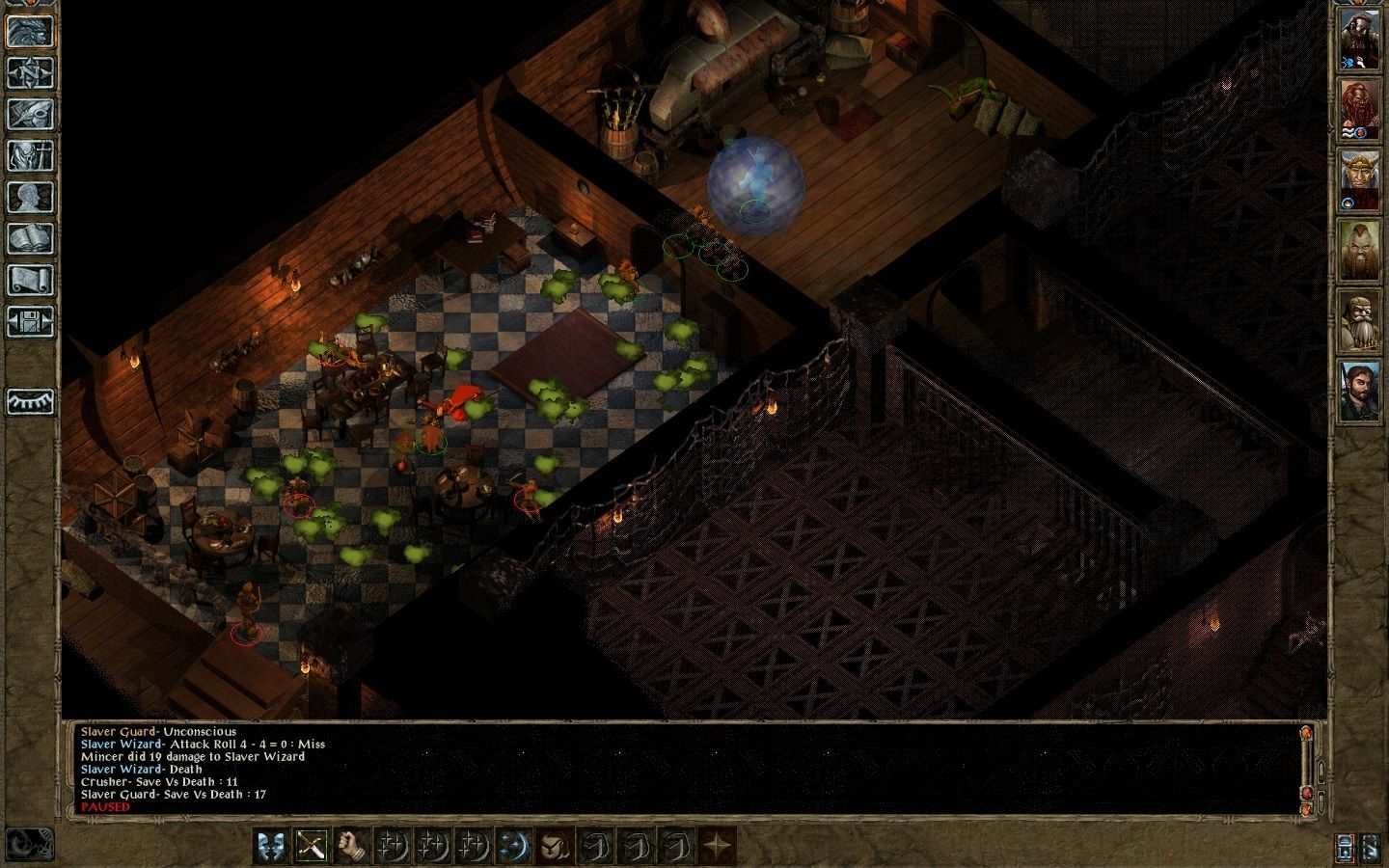Open game options with the floppy disk button

click(30, 321)
